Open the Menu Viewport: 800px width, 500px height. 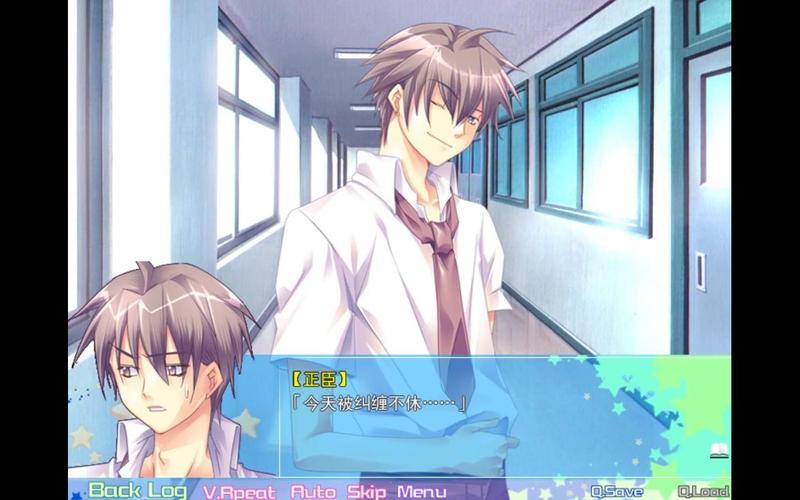(421, 491)
